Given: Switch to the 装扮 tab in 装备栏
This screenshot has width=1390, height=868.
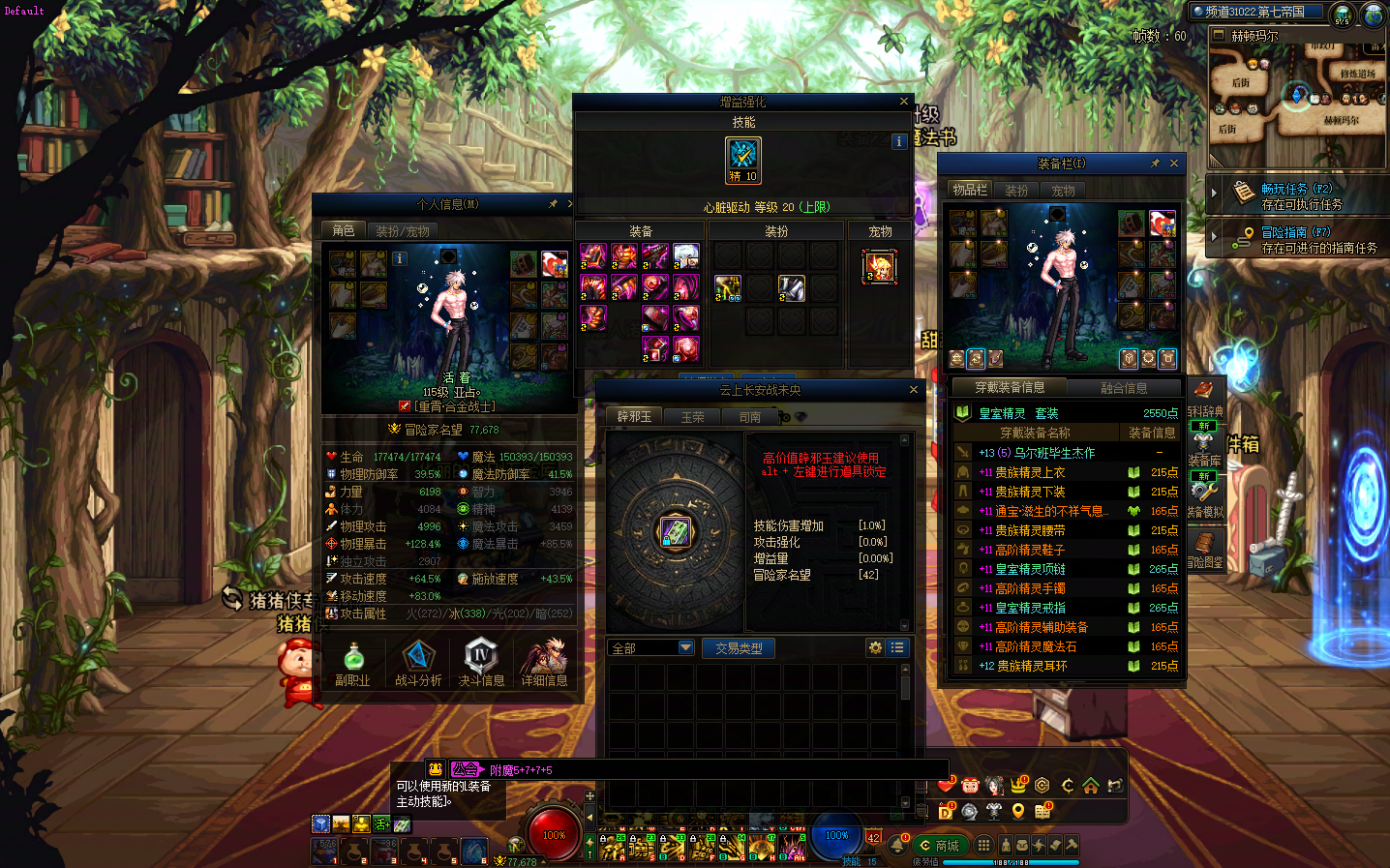Looking at the screenshot, I should point(1016,191).
